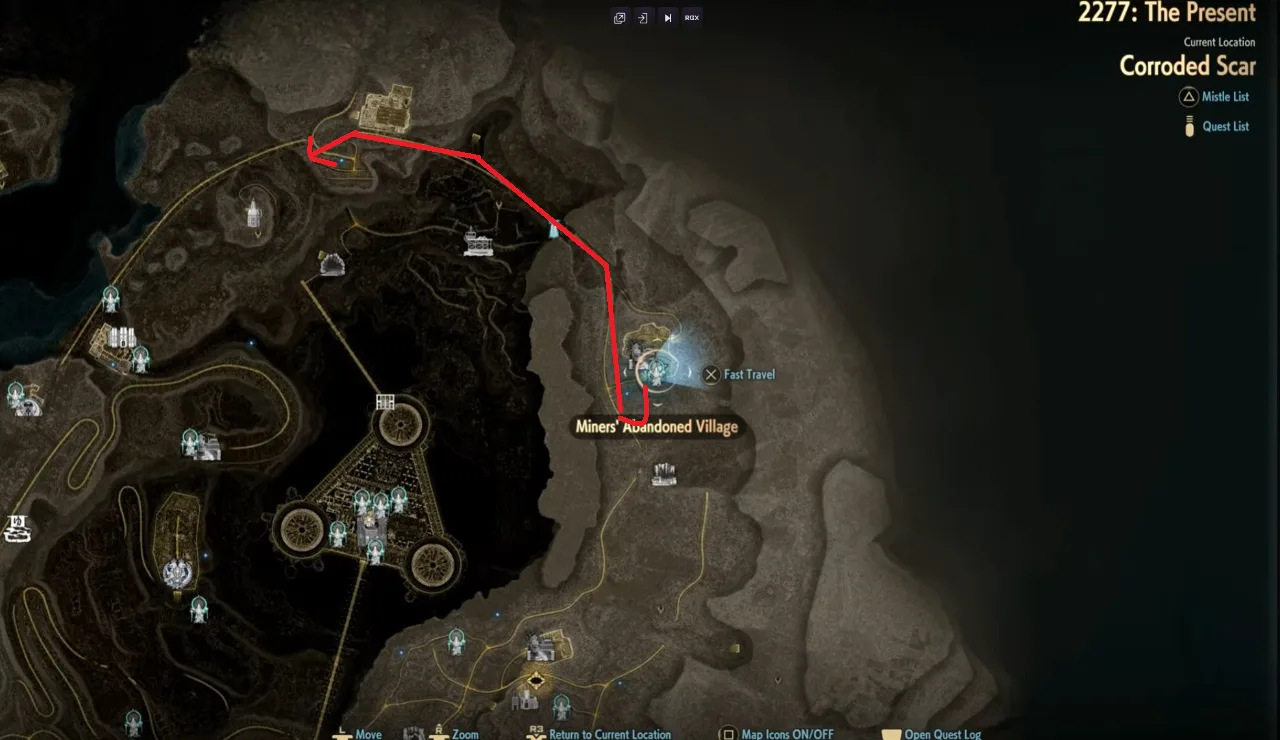Select the building landmark below Miners' Abandoned Village
The image size is (1280, 740).
(664, 474)
